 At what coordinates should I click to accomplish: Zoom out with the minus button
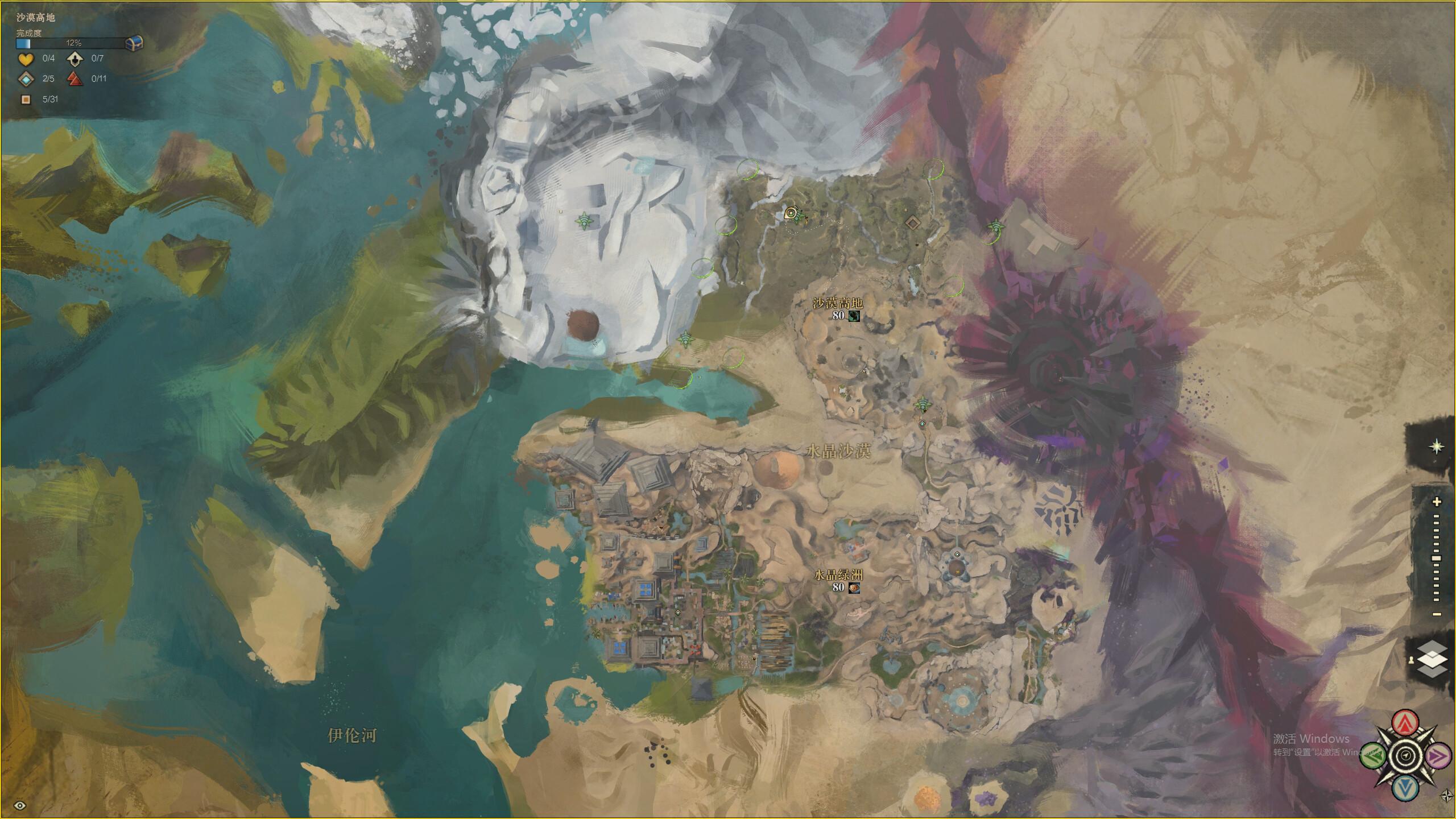pos(1437,614)
